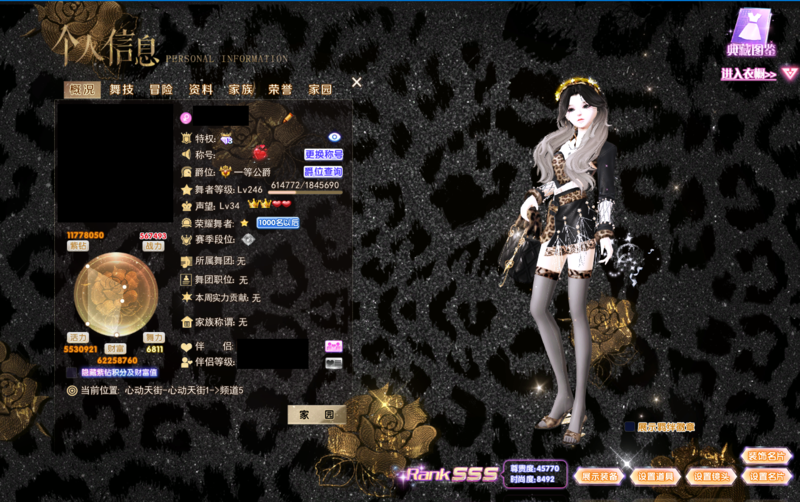Click the 家园 button below the panel
The height and width of the screenshot is (502, 800).
[316, 413]
